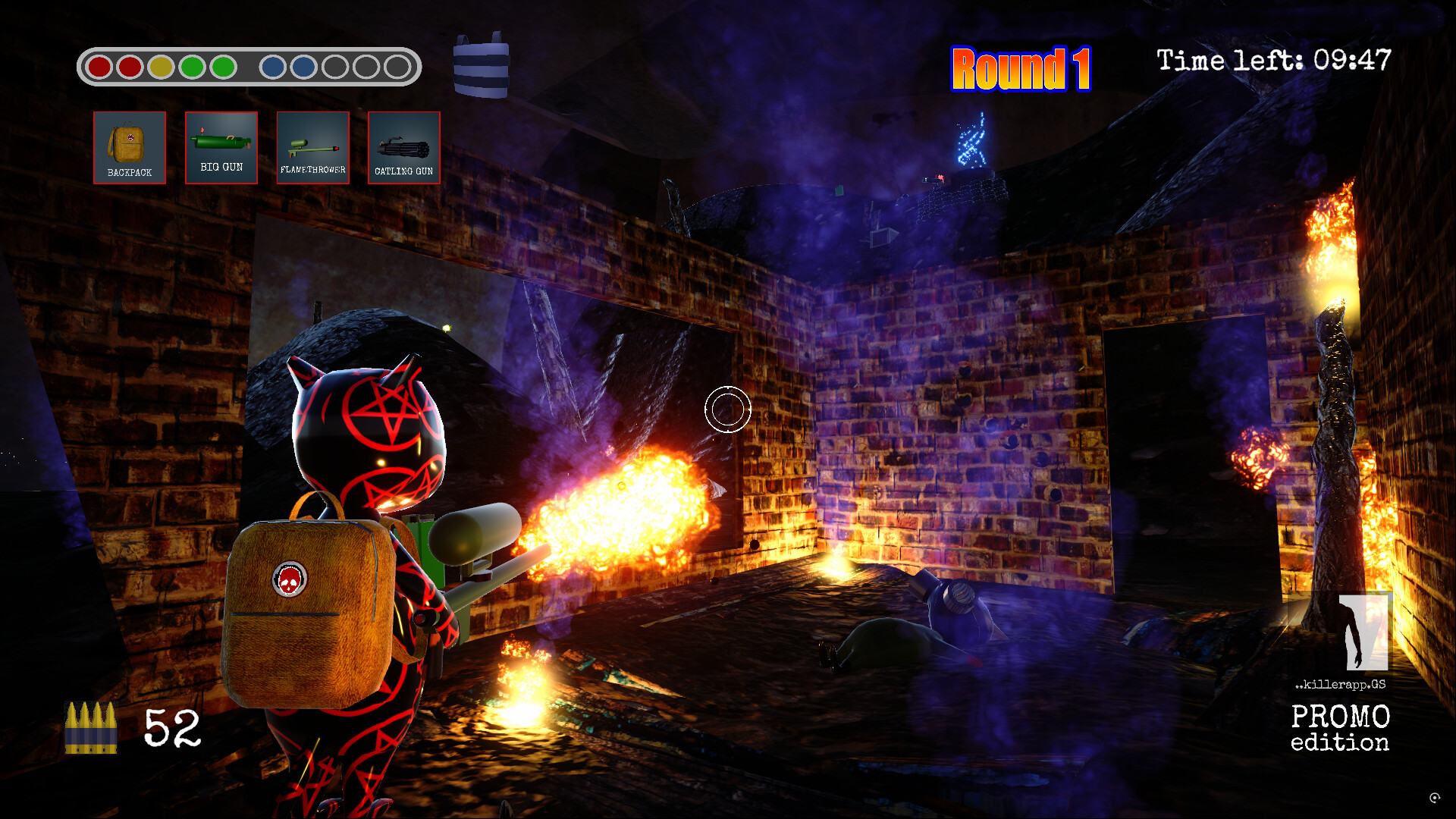Switch to the Gatling Gun

click(x=404, y=148)
